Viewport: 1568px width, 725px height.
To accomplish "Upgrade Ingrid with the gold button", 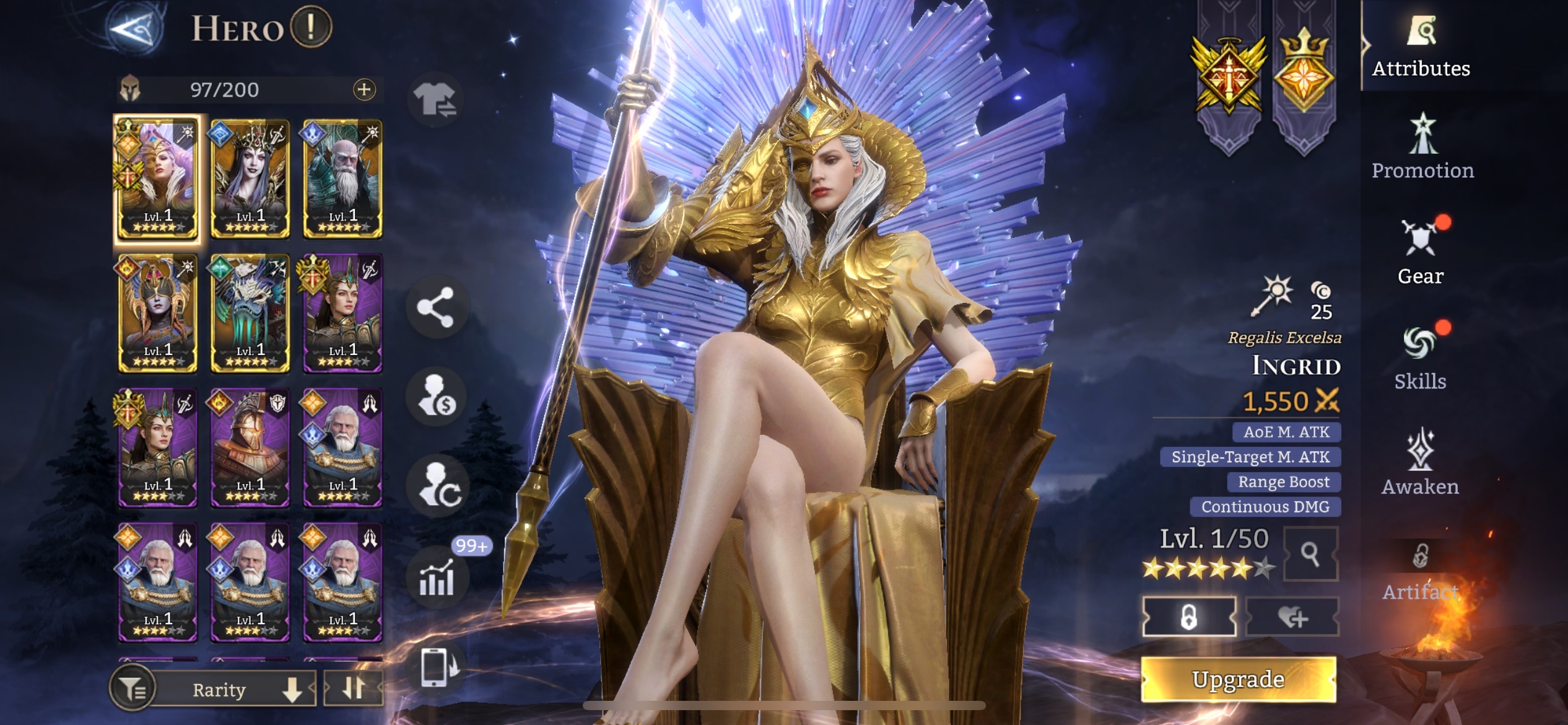I will pos(1238,679).
